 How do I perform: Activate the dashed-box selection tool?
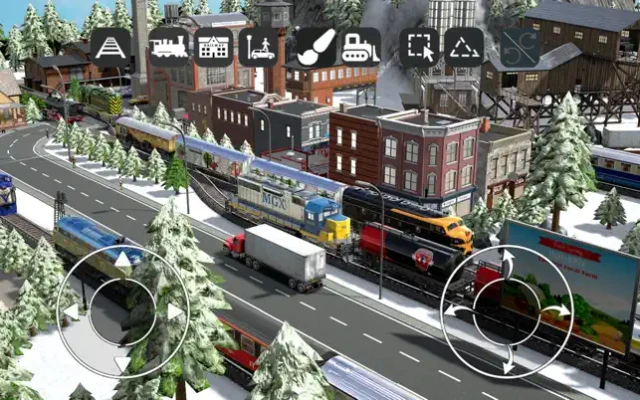coord(420,47)
